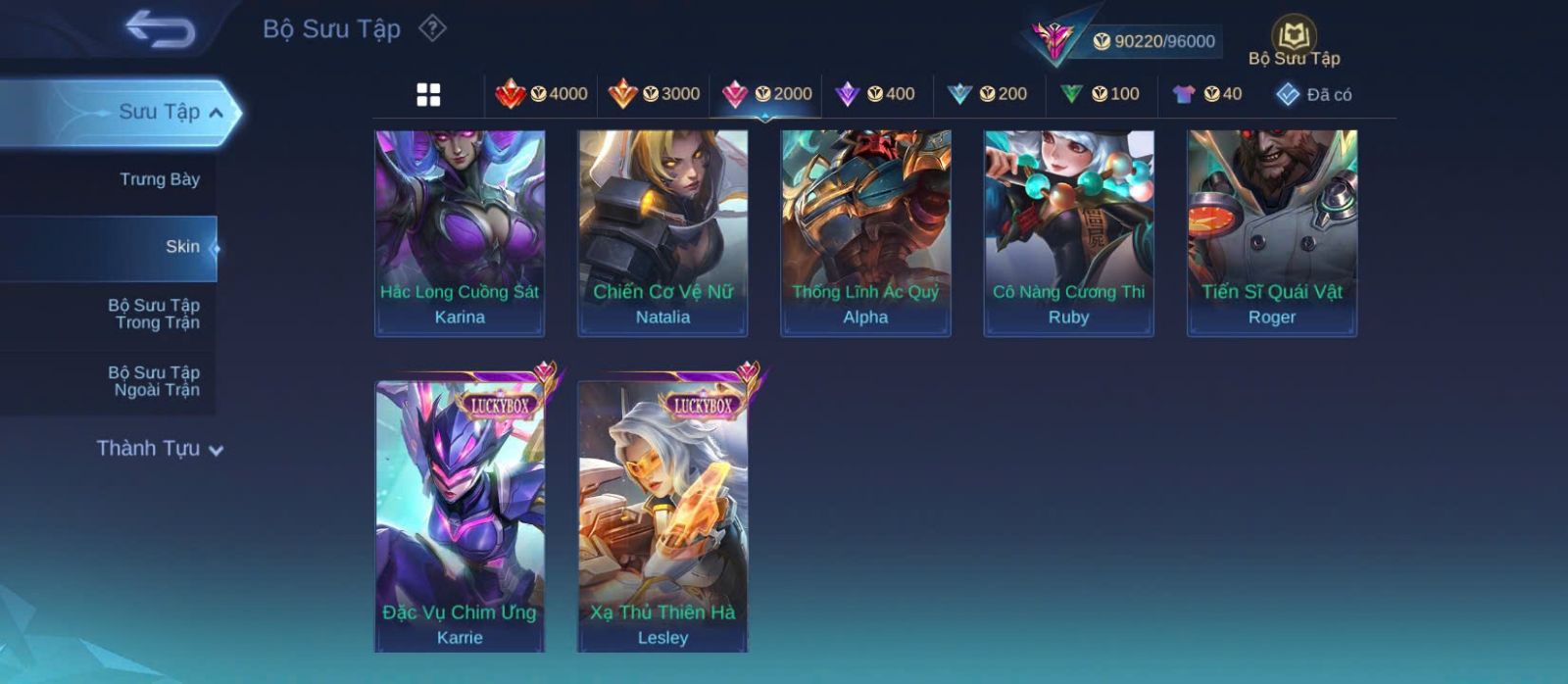The image size is (1568, 684).
Task: Go back using the arrow button
Action: pyautogui.click(x=160, y=29)
